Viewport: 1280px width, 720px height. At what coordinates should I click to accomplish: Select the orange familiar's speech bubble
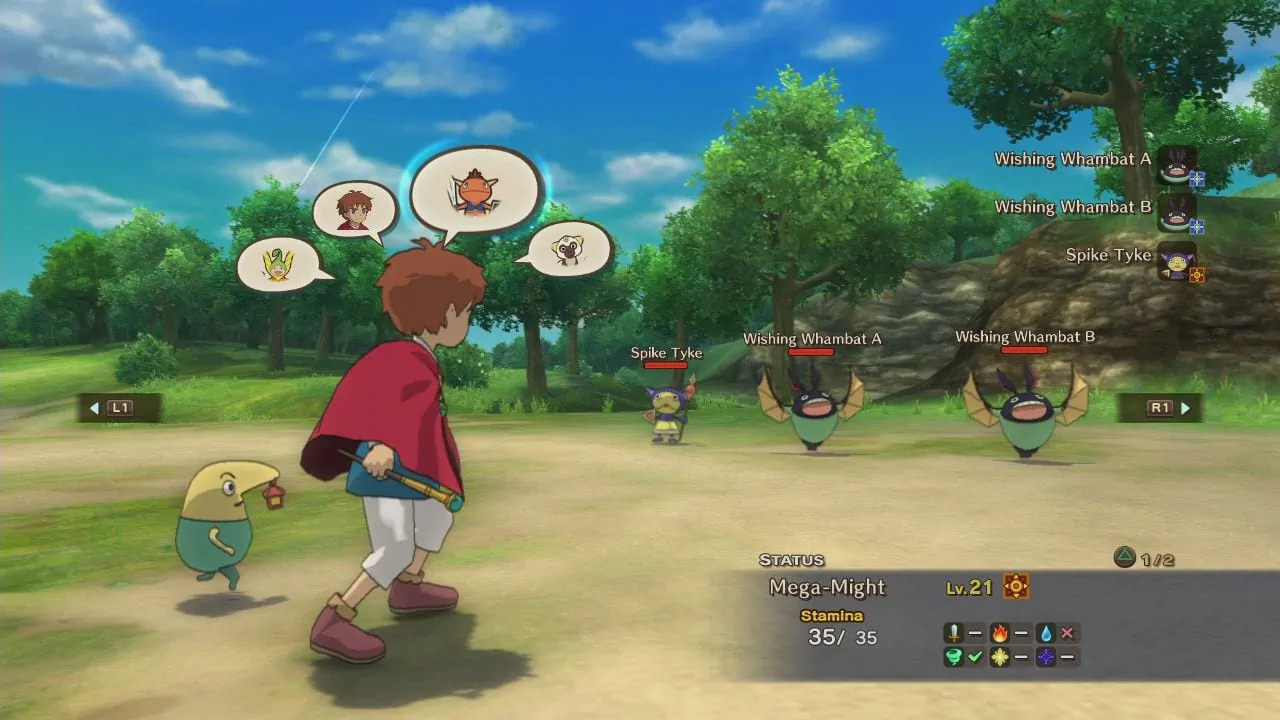tap(477, 190)
